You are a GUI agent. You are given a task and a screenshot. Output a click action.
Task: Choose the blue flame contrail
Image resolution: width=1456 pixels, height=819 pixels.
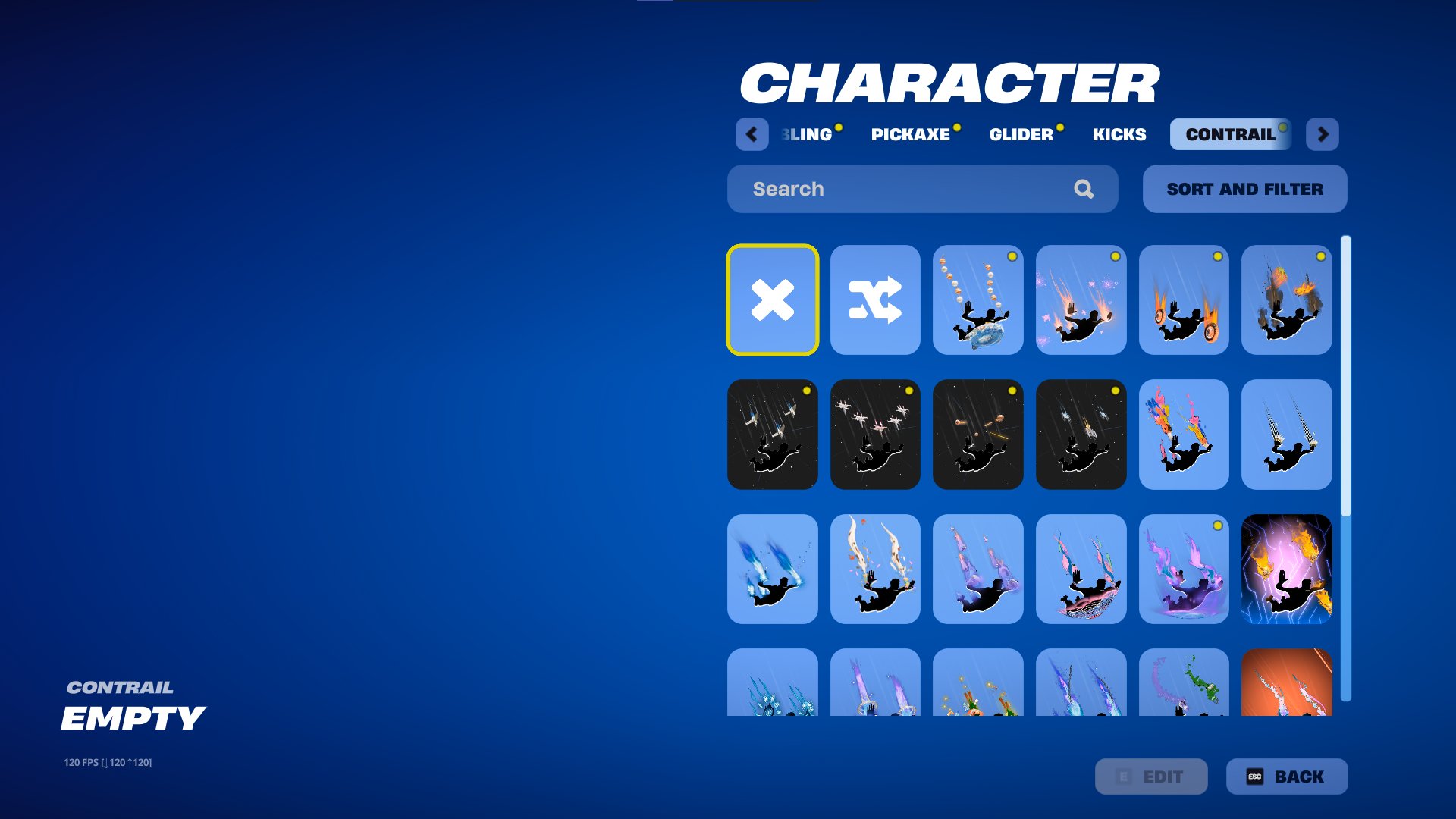click(x=772, y=569)
